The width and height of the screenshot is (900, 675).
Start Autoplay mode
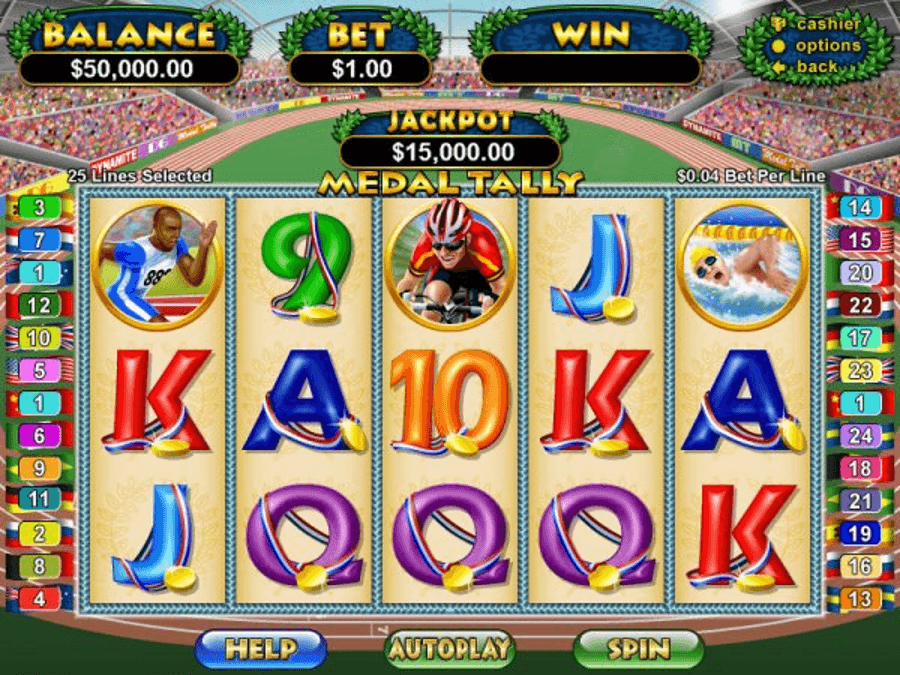click(449, 649)
